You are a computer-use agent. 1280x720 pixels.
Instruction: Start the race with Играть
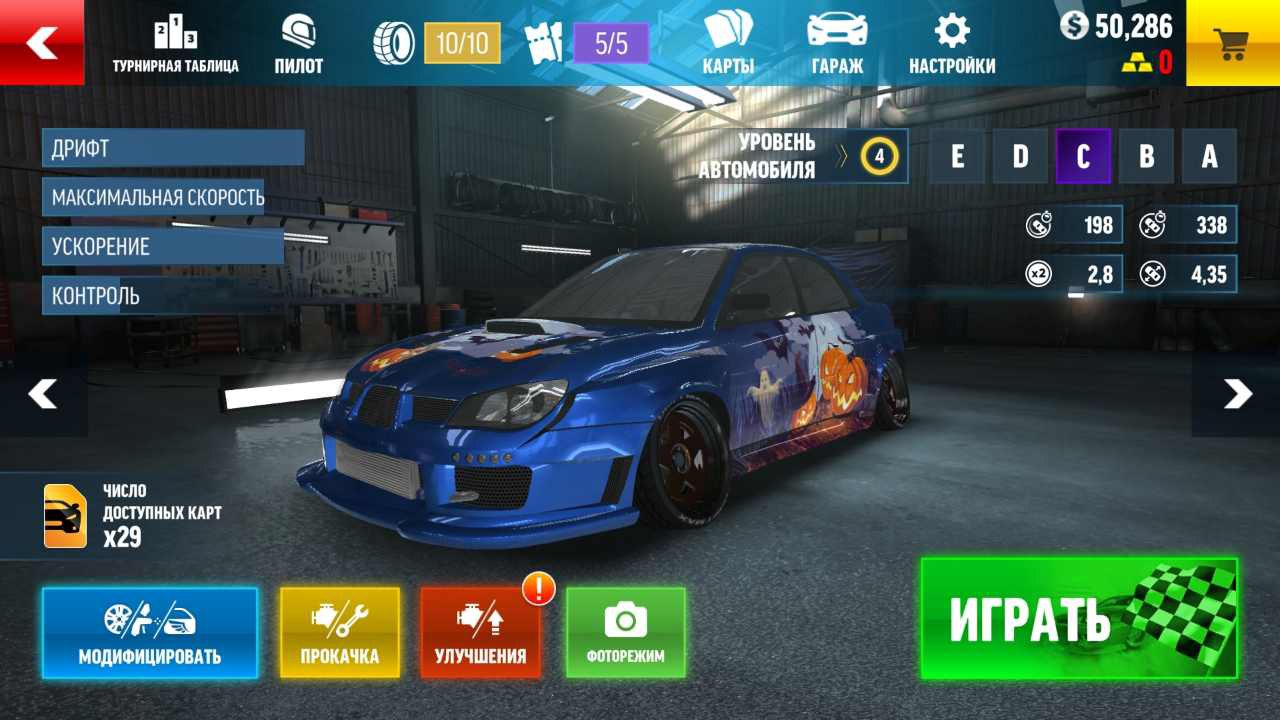[x=1079, y=619]
